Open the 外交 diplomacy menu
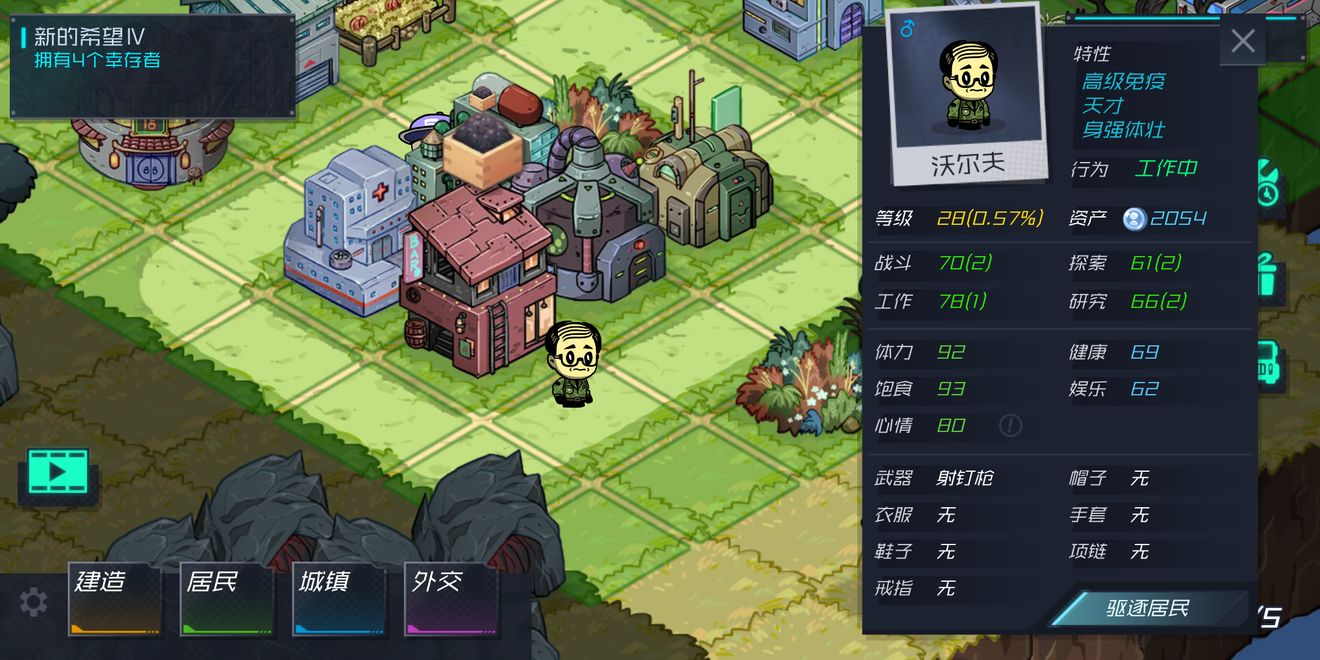1320x660 pixels. click(x=450, y=598)
